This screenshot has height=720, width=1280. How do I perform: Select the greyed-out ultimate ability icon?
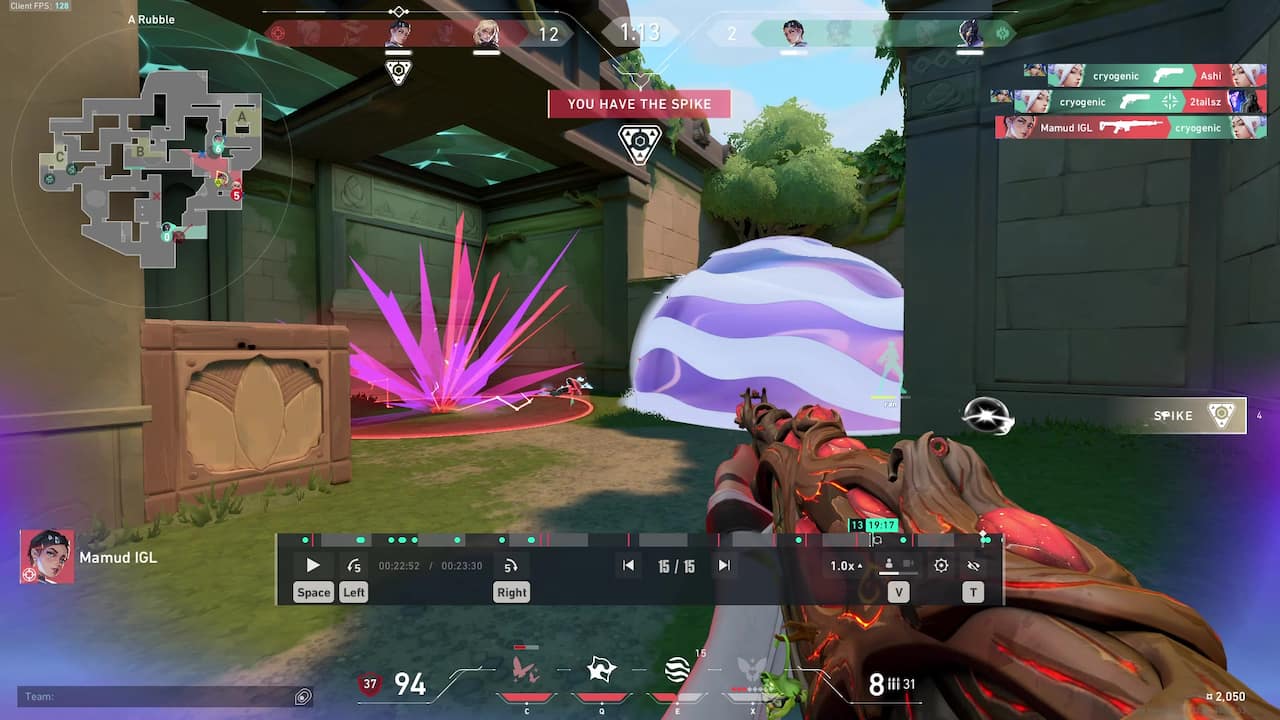point(752,670)
